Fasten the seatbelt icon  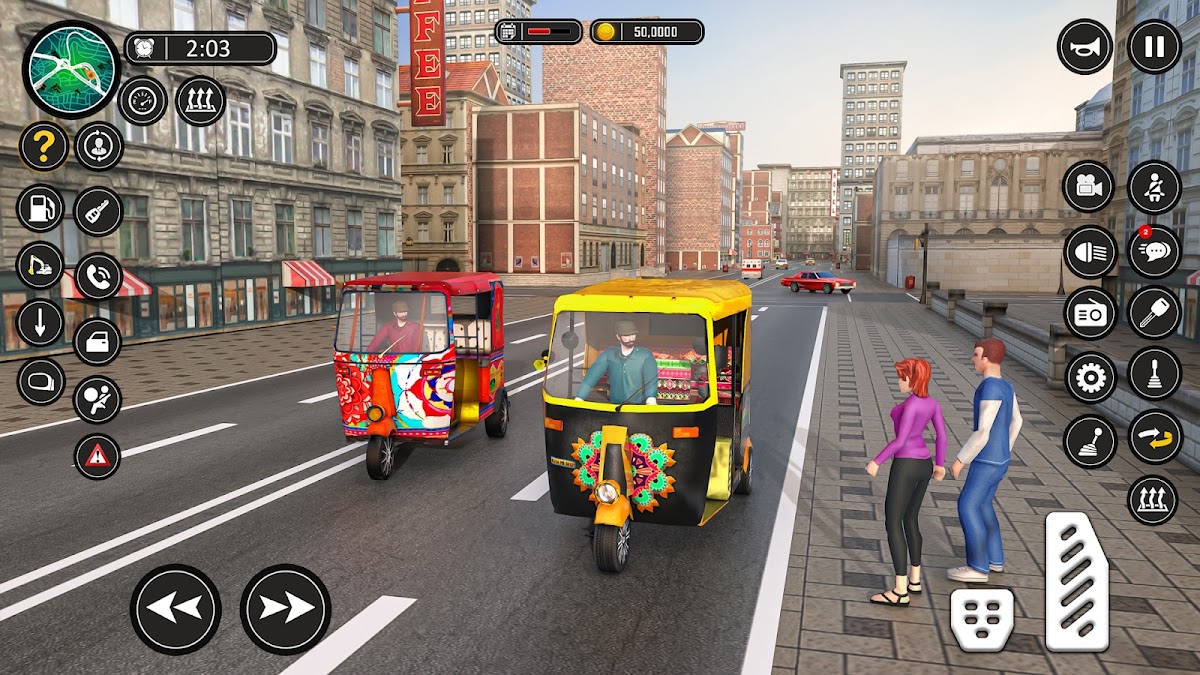(x=1154, y=187)
